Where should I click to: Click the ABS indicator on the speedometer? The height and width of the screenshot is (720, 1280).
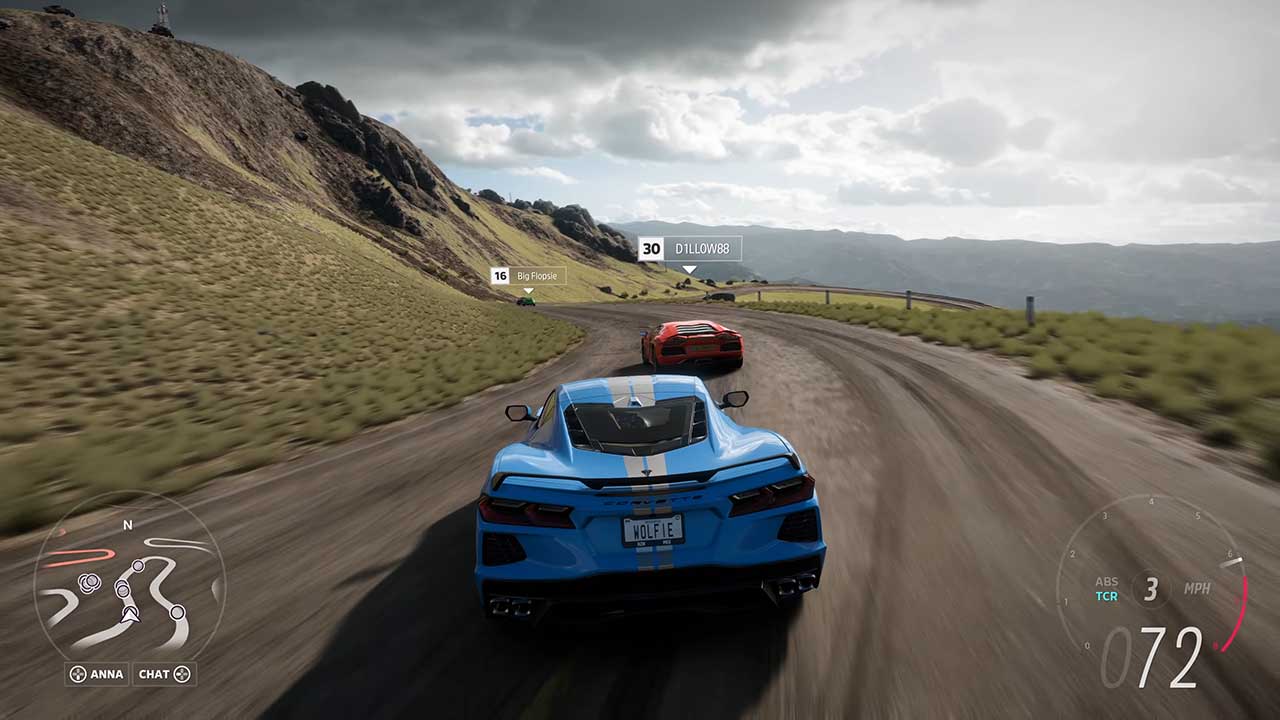pos(1108,582)
